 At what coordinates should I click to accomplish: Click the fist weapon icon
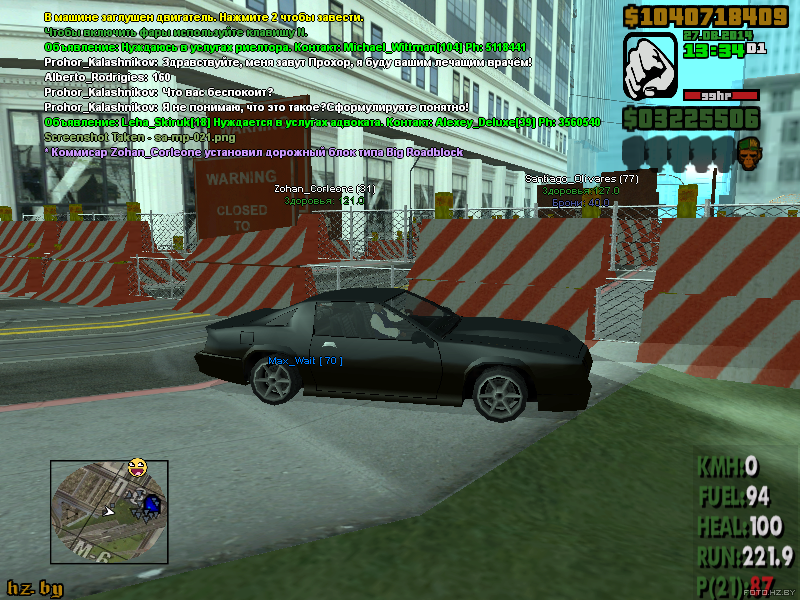pos(651,66)
